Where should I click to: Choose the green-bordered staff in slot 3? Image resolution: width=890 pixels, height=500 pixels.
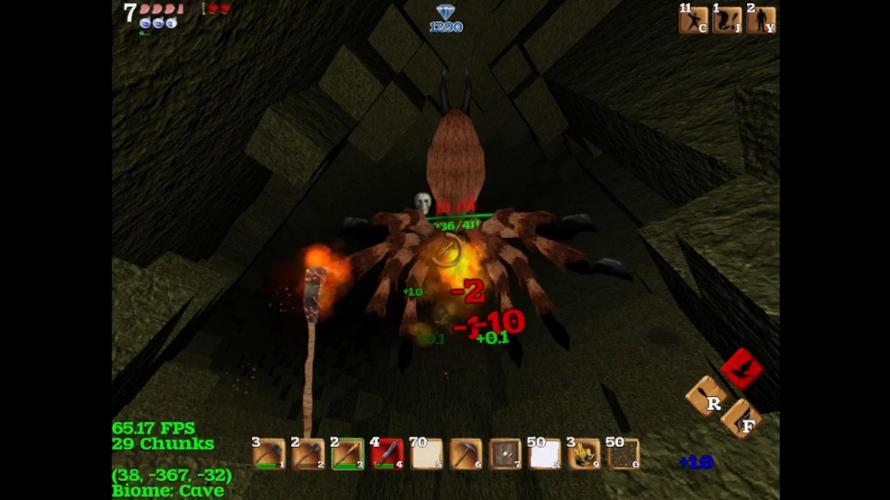pos(347,455)
